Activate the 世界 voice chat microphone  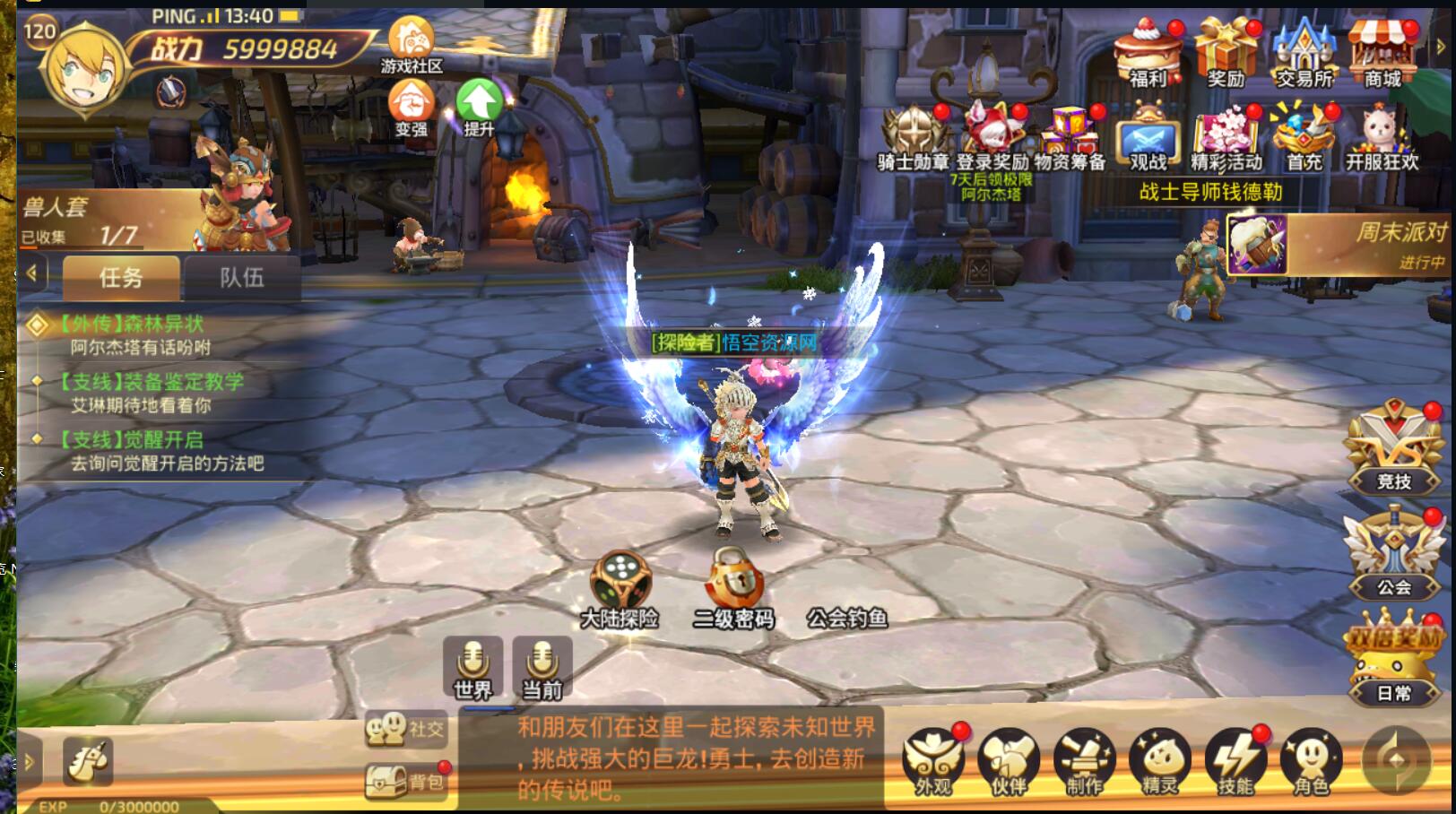[x=472, y=669]
